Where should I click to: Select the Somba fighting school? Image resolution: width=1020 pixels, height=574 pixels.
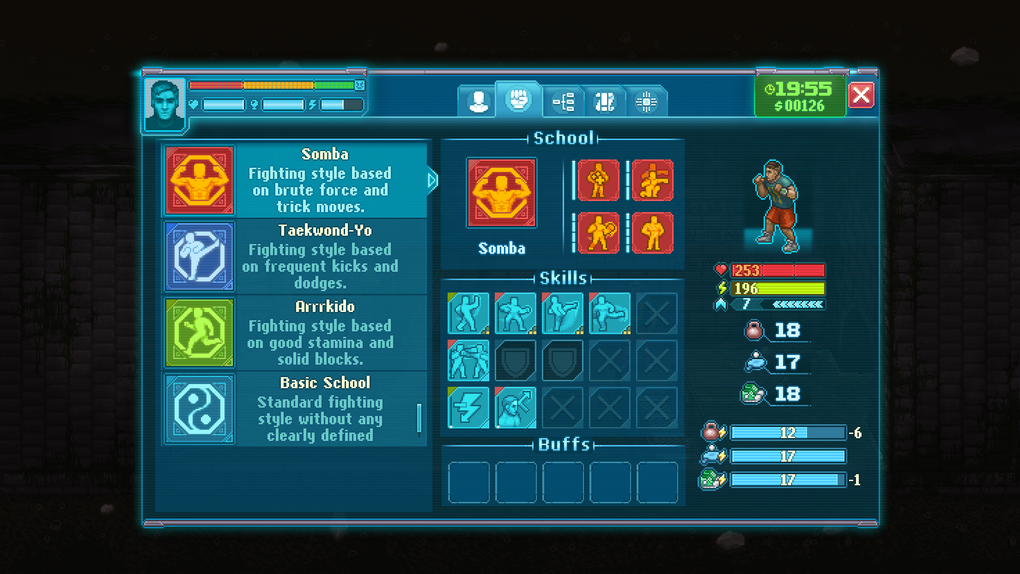tap(297, 181)
